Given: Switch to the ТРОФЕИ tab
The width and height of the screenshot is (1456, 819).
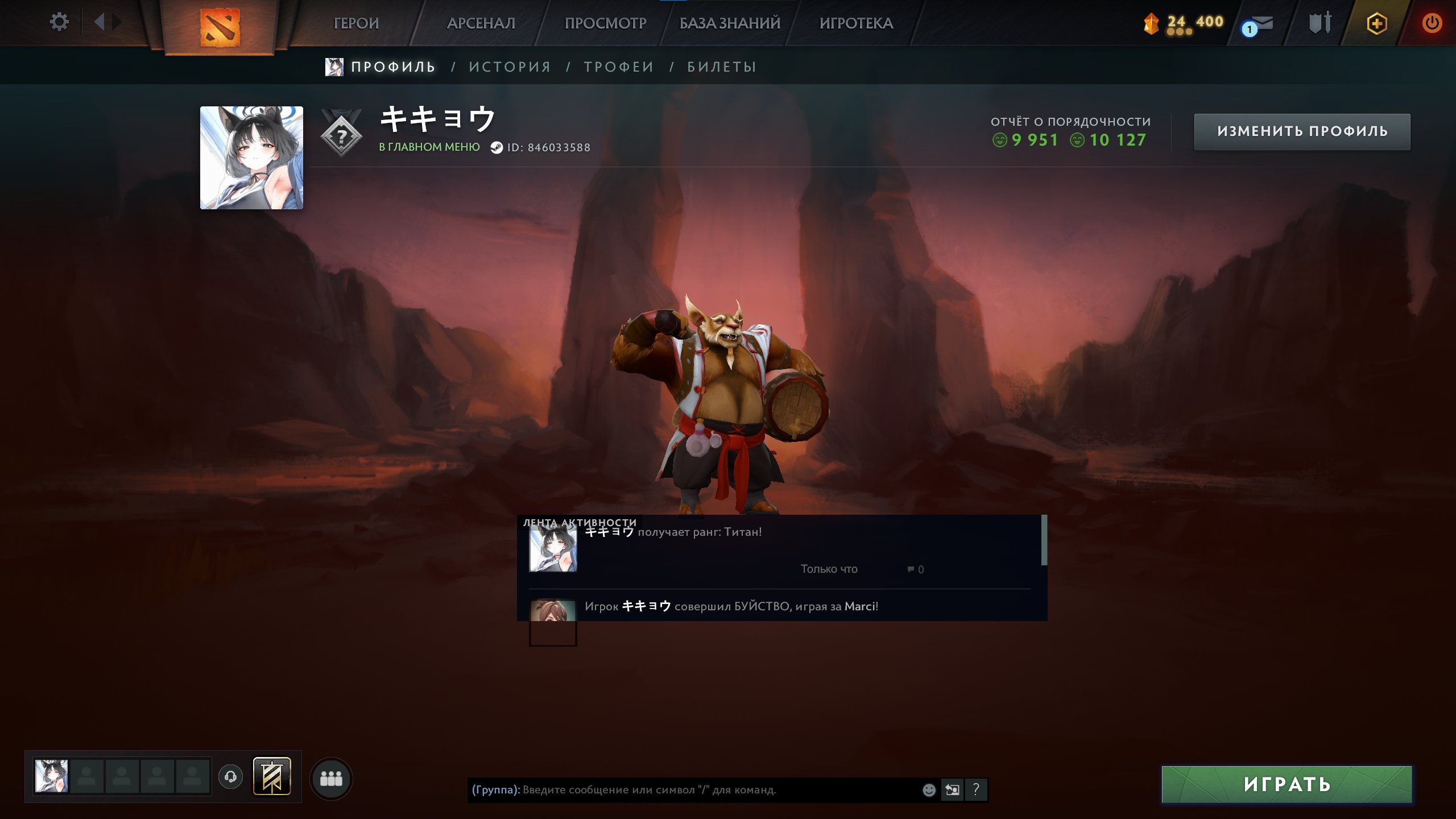Looking at the screenshot, I should [x=619, y=67].
